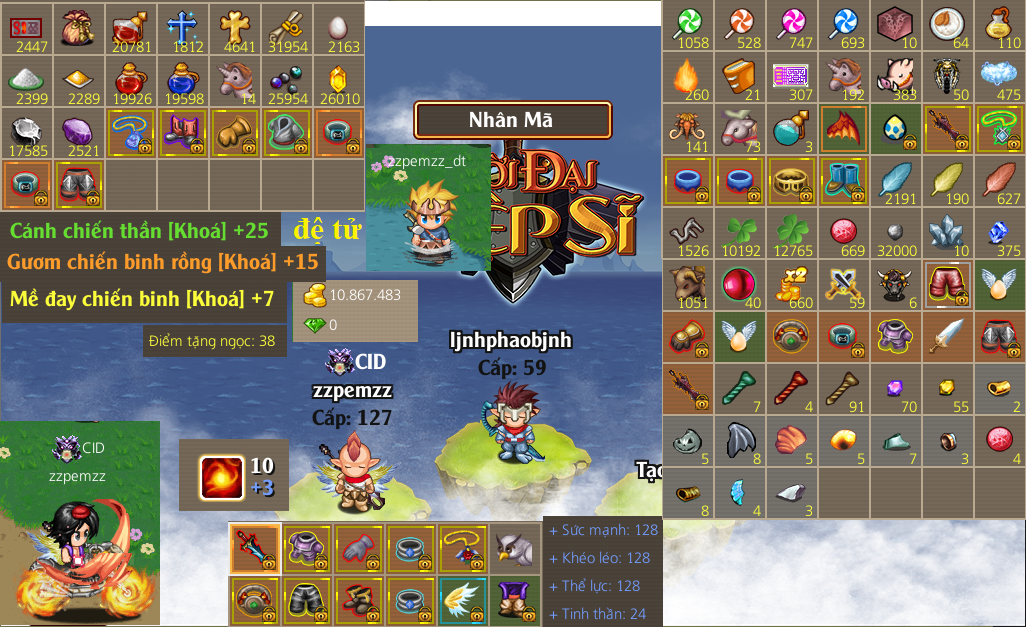1026x627 pixels.
Task: Click the Nhân Mã name banner
Action: tap(512, 120)
